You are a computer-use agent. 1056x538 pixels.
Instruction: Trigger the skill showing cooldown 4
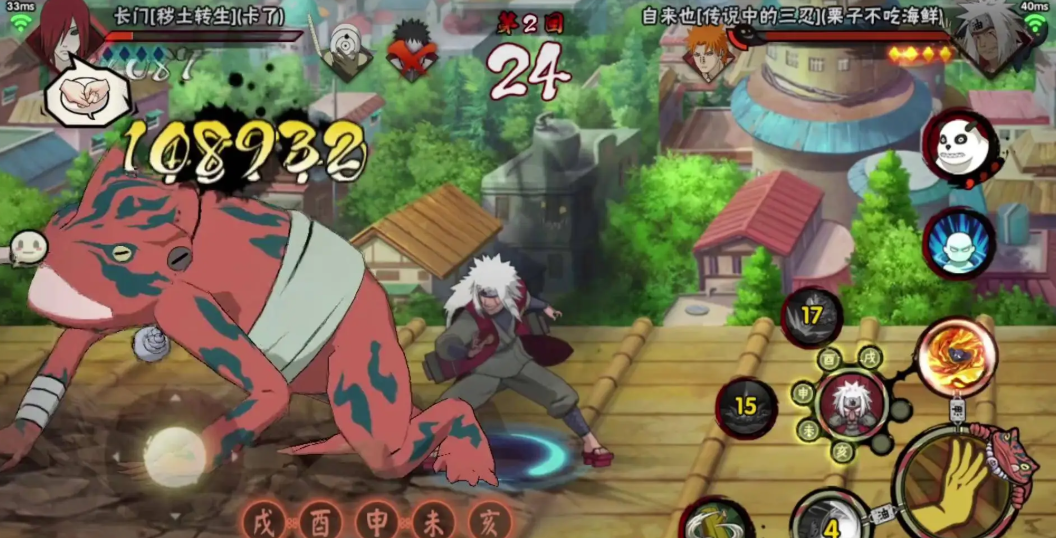(x=830, y=519)
